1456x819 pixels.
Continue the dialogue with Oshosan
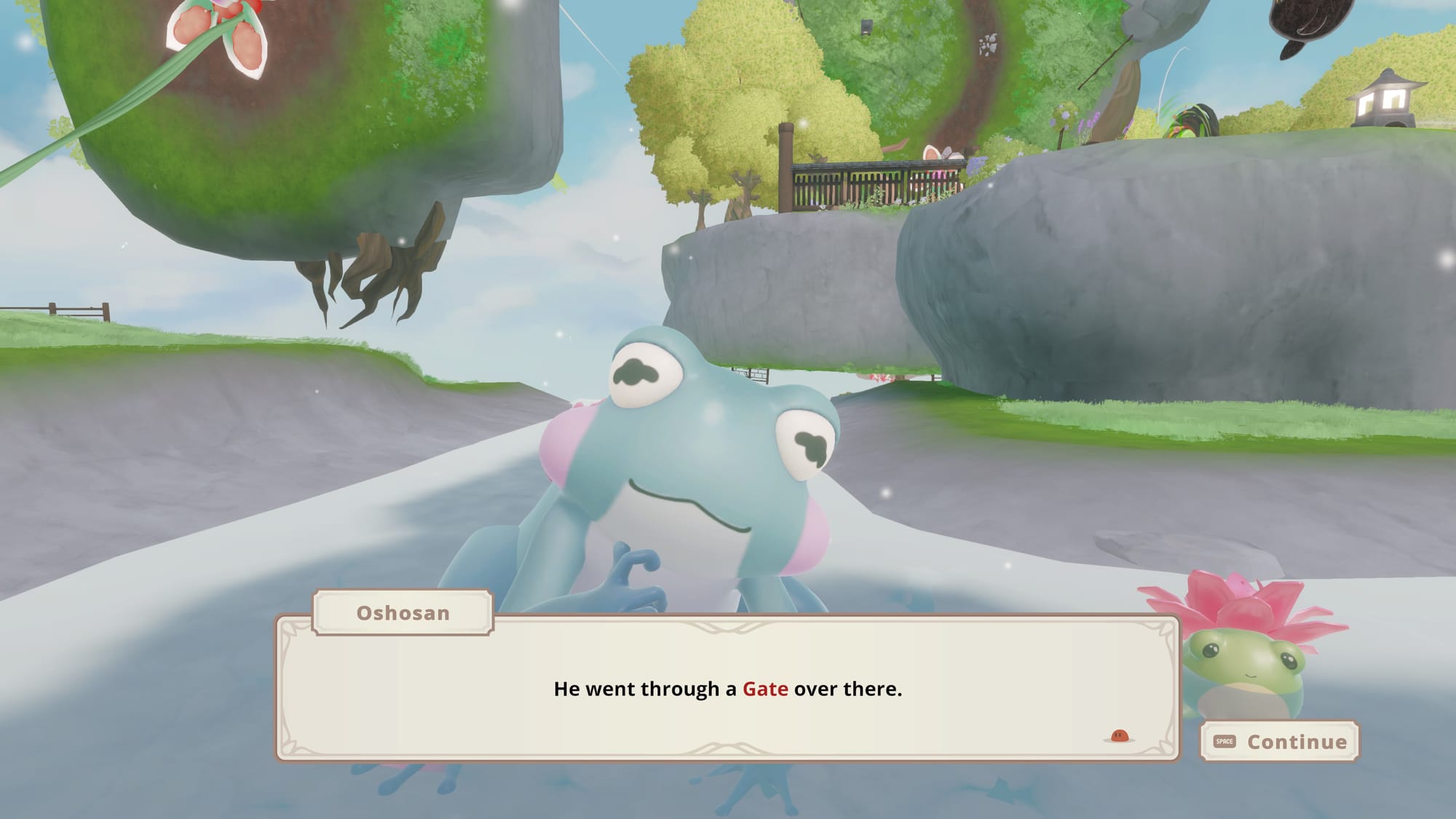[1279, 741]
